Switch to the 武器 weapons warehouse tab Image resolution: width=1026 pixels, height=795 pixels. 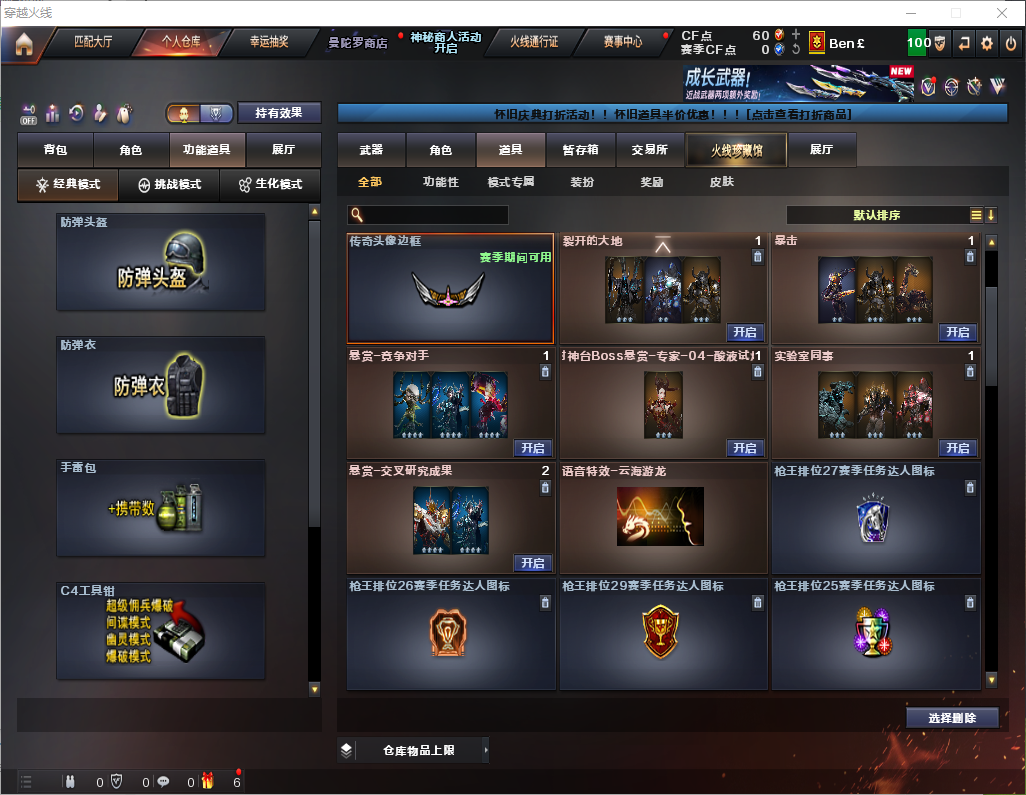(371, 150)
